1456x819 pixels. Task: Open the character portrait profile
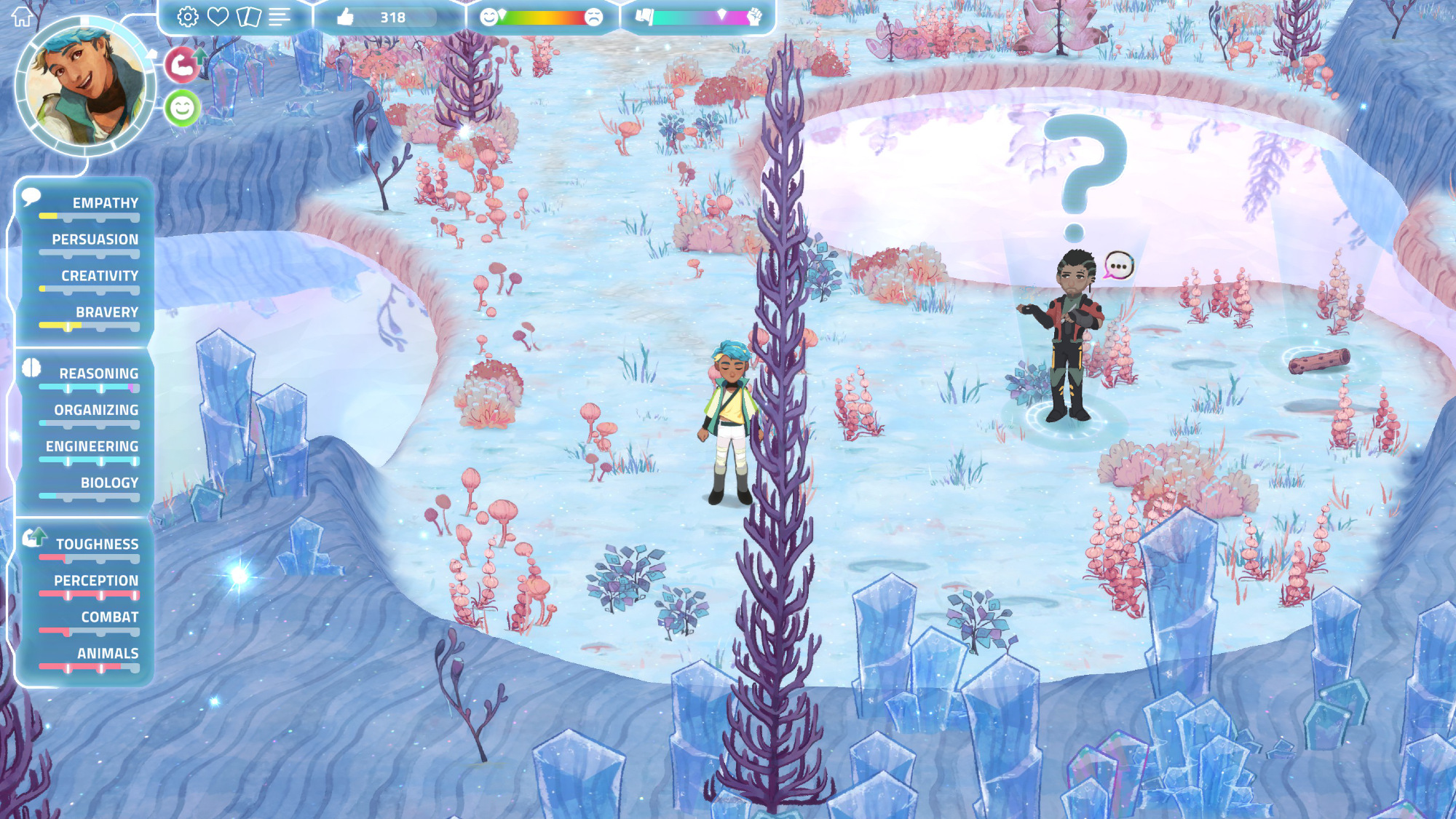(x=85, y=87)
